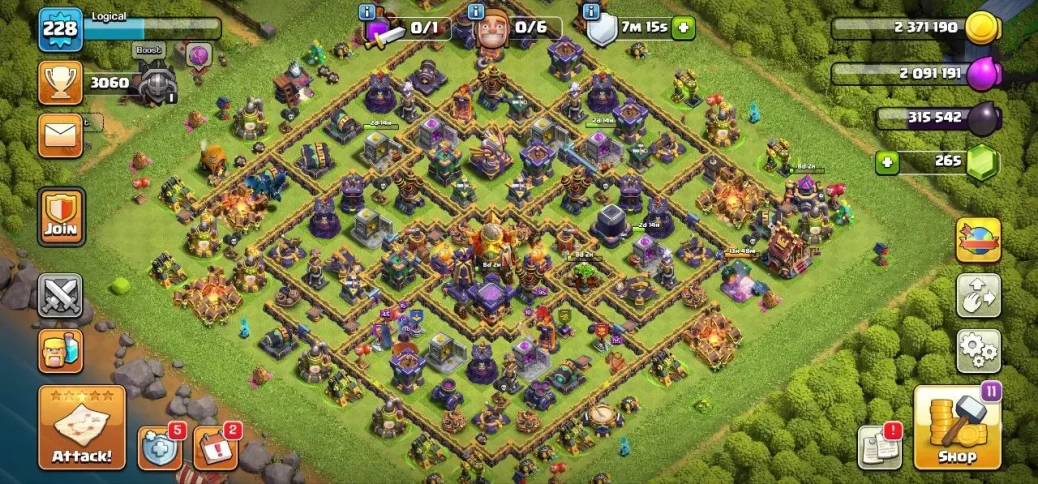Open the blue shield button with 5 badge
1038x484 pixels.
[160, 448]
